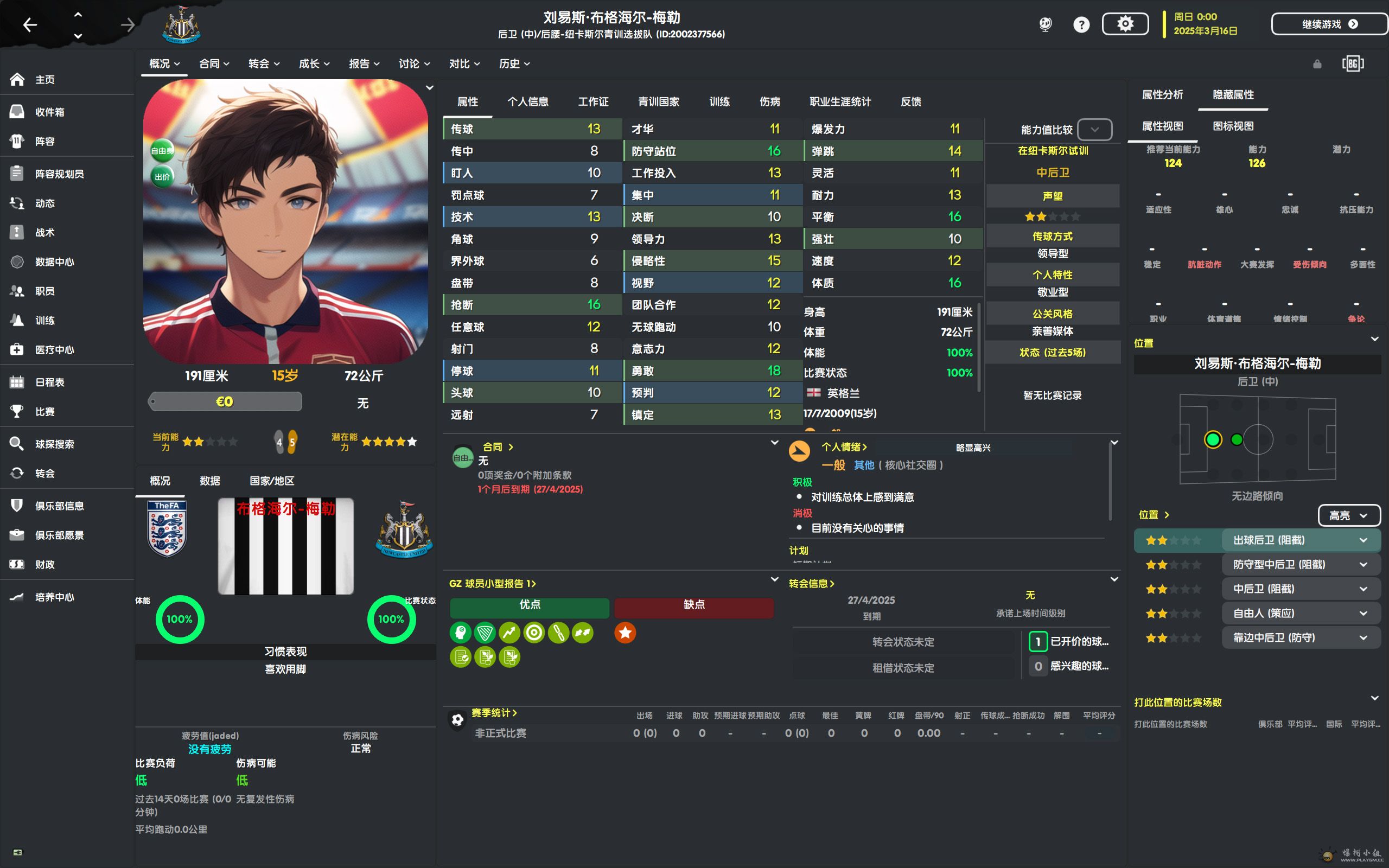Open 球探搜索 scout search
1389x868 pixels.
coord(54,444)
